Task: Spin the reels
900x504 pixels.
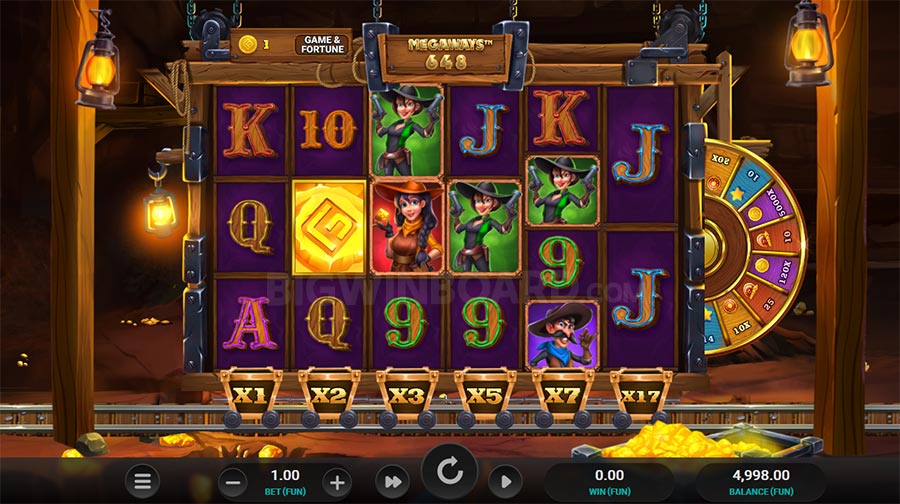Action: point(449,472)
